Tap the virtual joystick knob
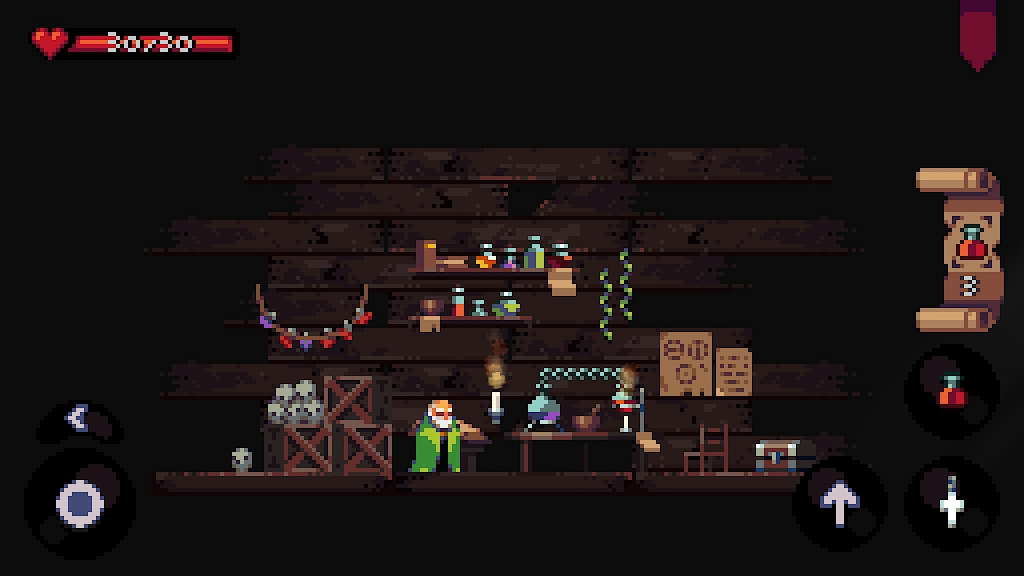 pyautogui.click(x=80, y=503)
